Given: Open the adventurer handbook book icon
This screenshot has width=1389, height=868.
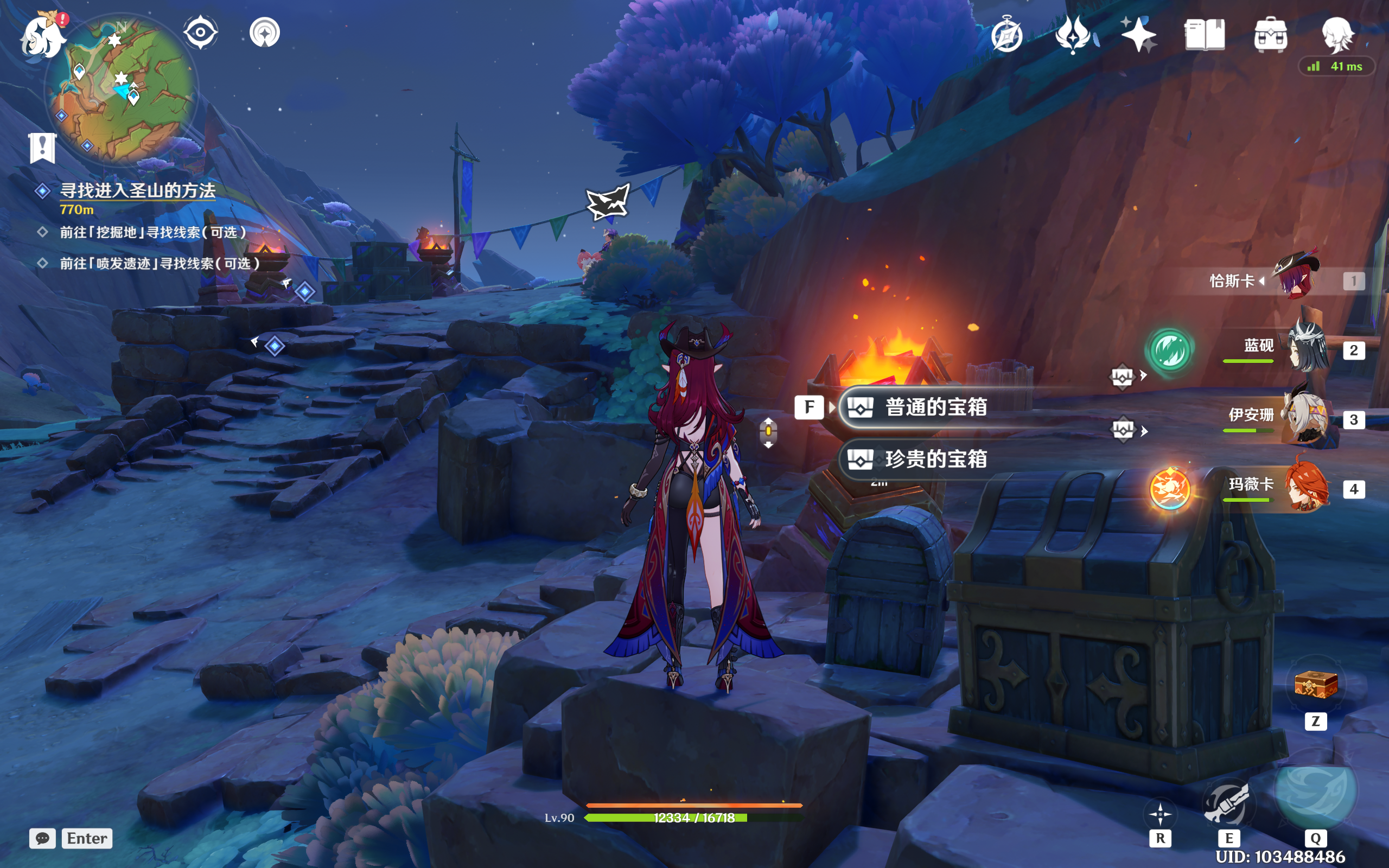Looking at the screenshot, I should pyautogui.click(x=1204, y=34).
